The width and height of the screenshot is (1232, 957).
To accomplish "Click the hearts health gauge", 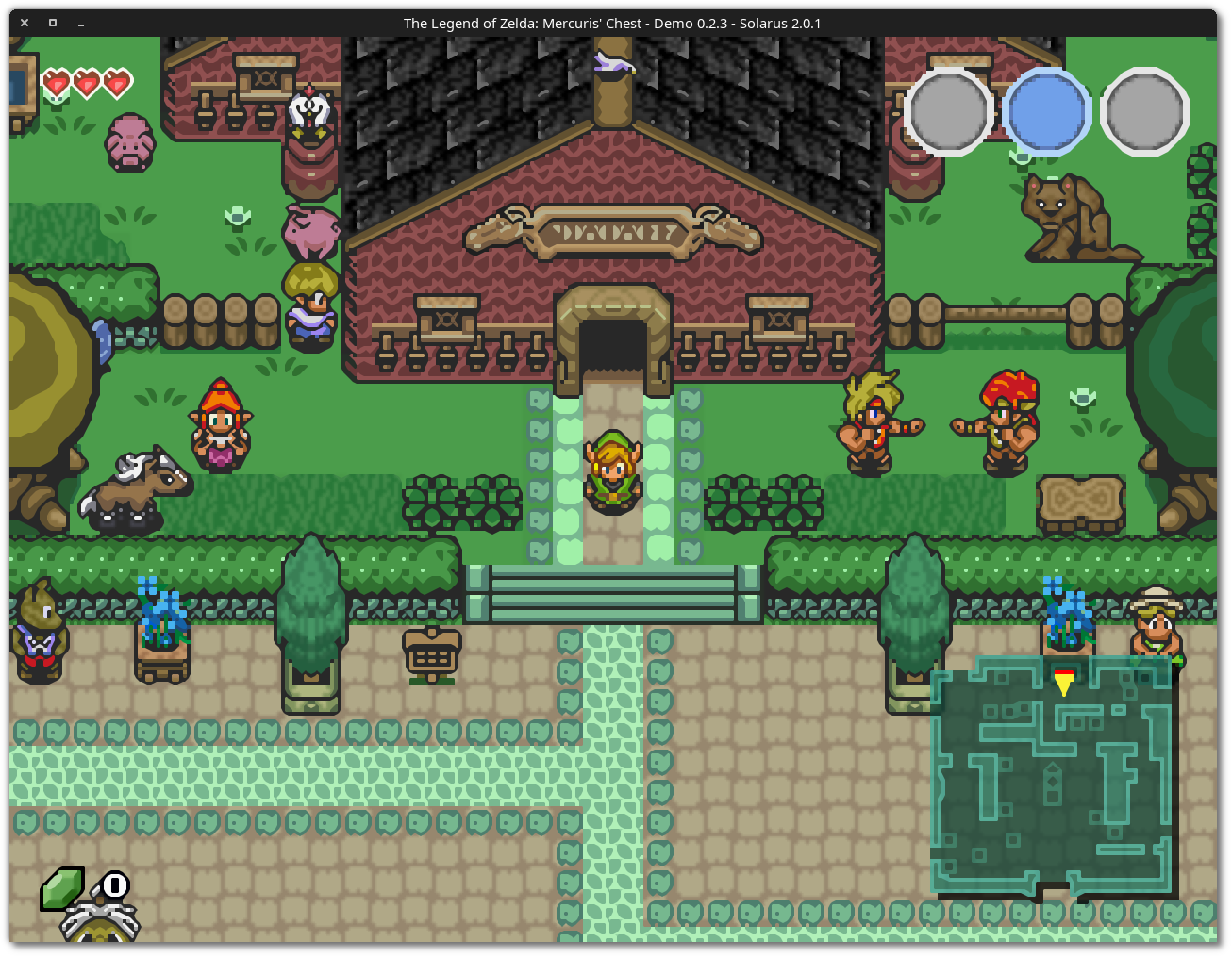I will (x=87, y=83).
